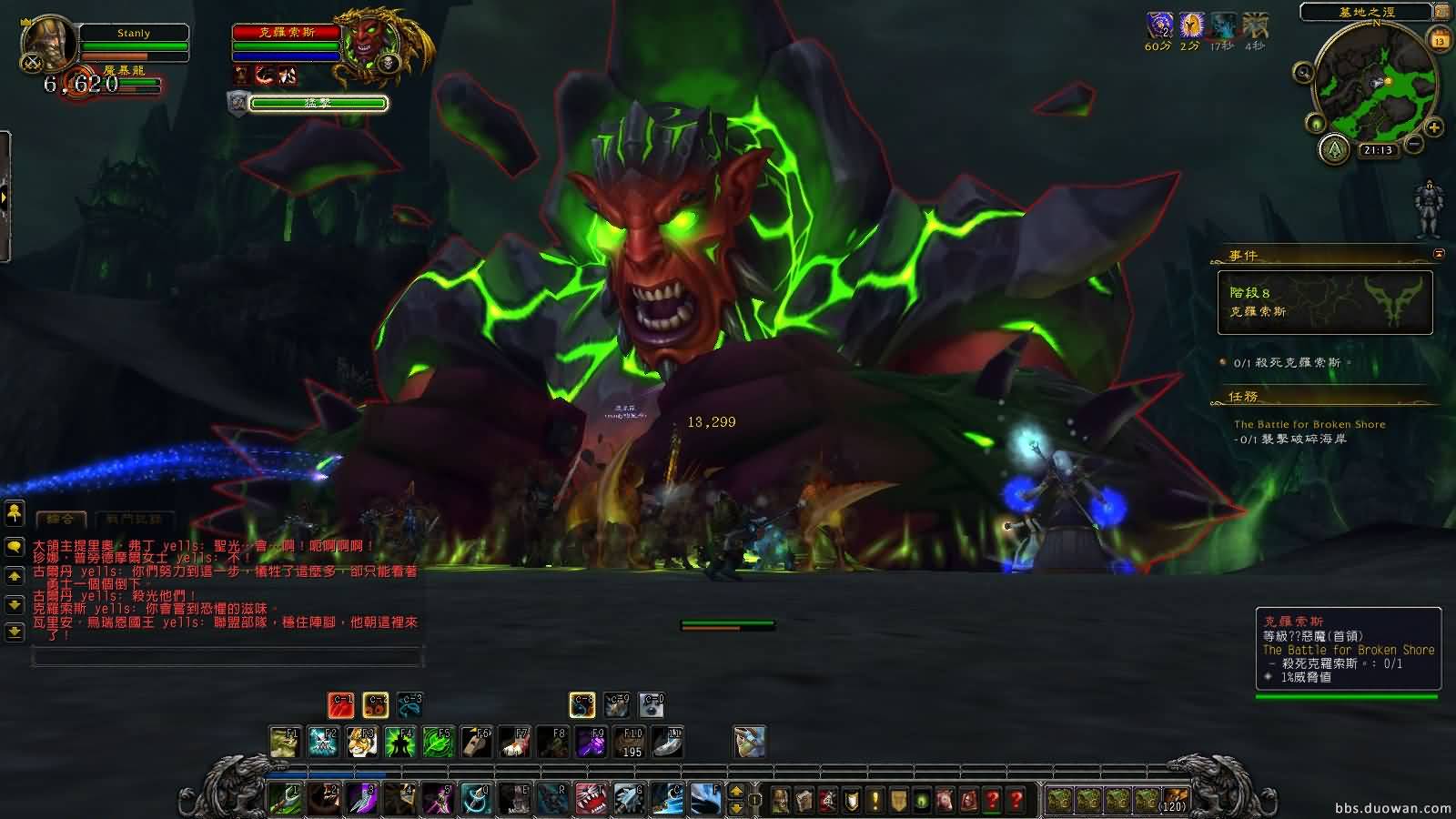Zoom out the minimap with minus button
1456x819 pixels.
[1413, 144]
